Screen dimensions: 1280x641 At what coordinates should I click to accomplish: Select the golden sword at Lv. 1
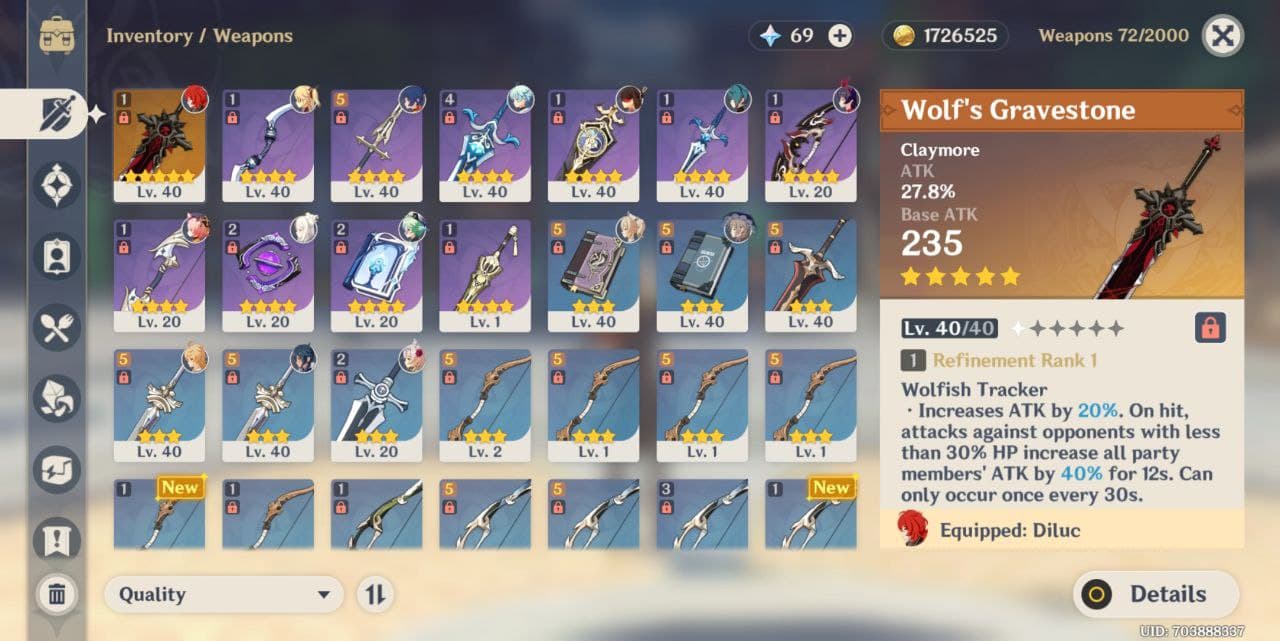pos(485,275)
